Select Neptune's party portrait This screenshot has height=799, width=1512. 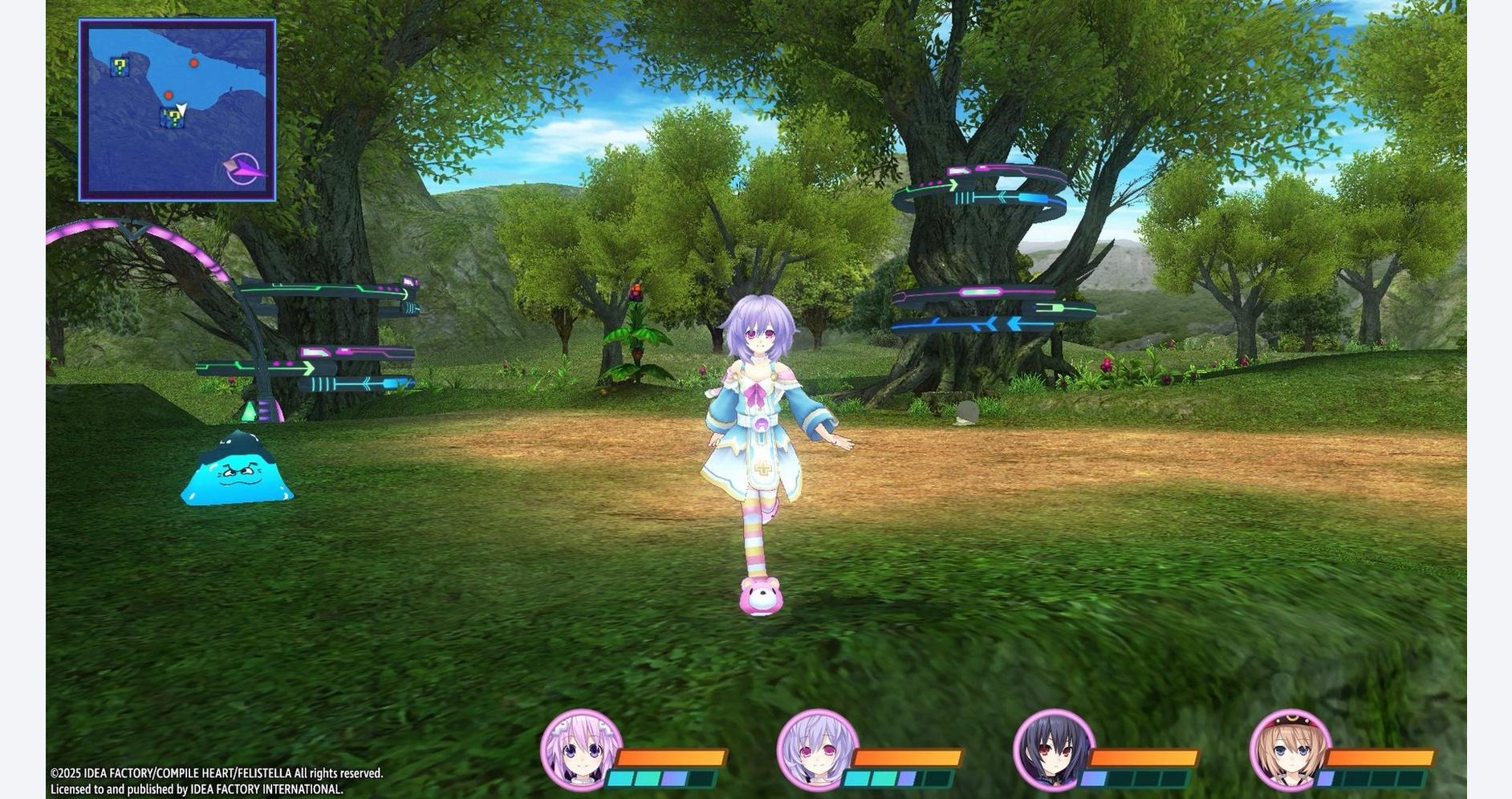tap(580, 749)
